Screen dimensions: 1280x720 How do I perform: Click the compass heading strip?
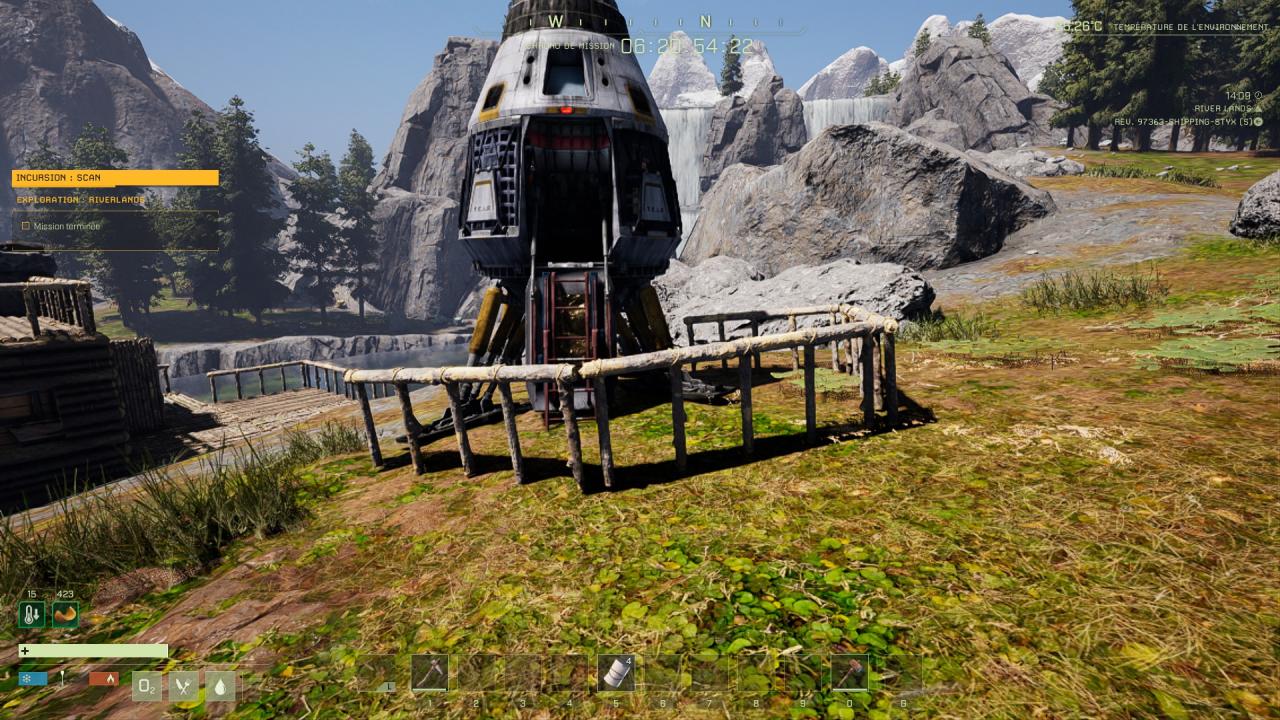(640, 21)
